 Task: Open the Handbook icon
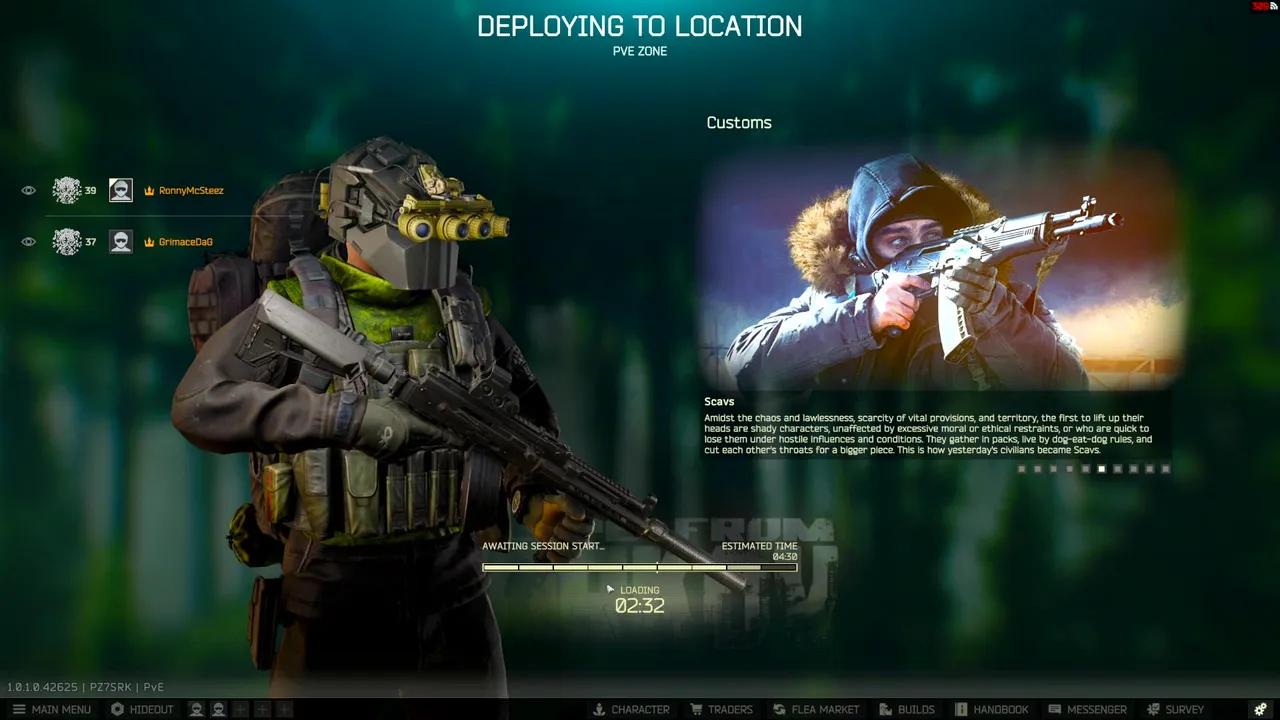pos(962,709)
